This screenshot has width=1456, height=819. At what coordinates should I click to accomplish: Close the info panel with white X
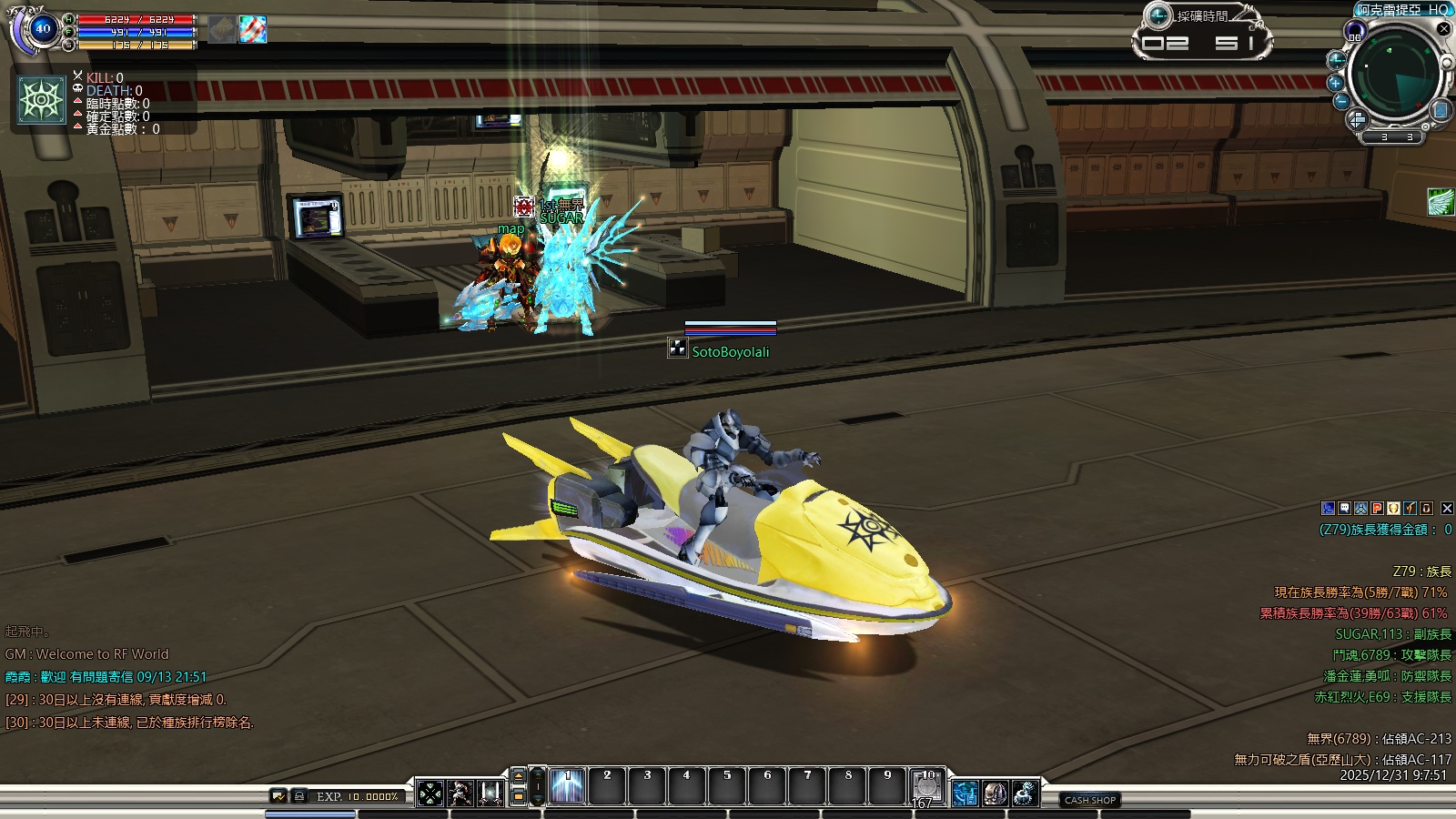pyautogui.click(x=1447, y=509)
